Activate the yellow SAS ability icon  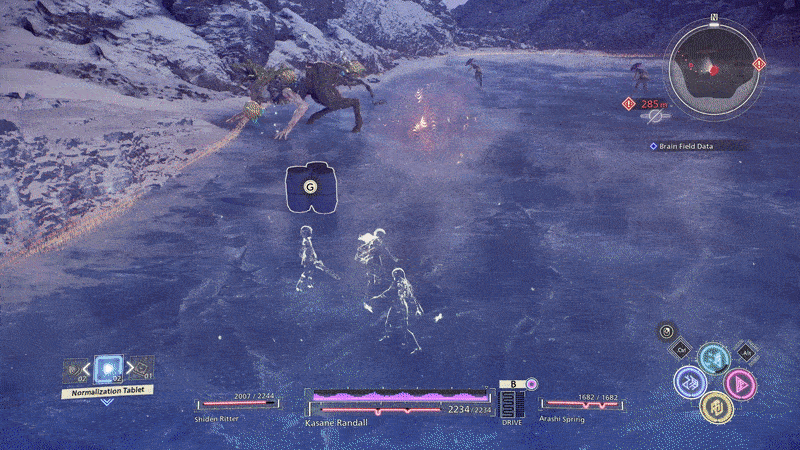point(714,406)
